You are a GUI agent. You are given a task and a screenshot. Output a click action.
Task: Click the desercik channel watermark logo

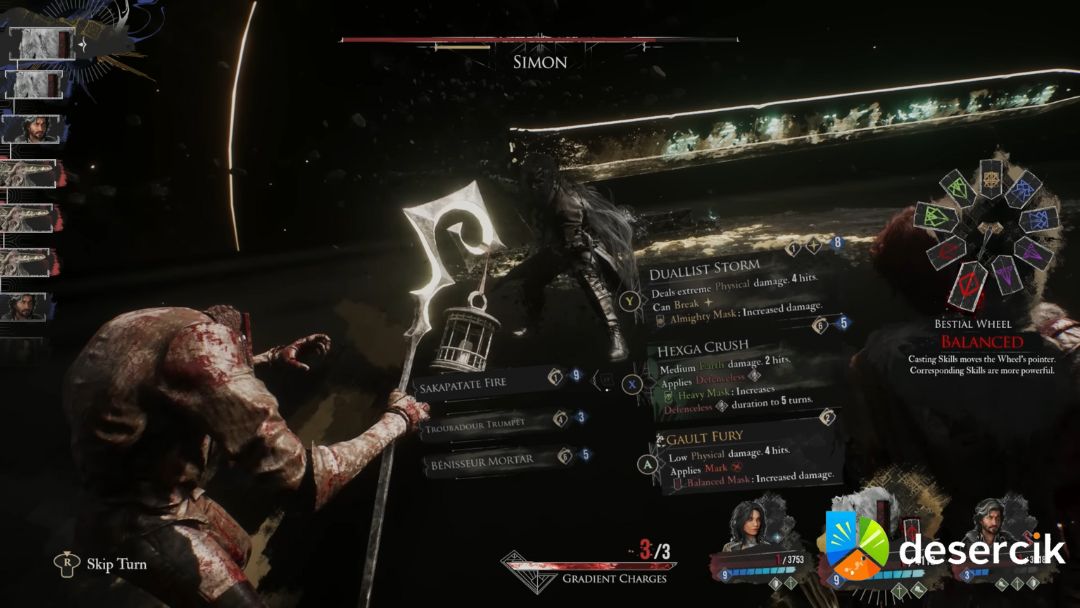[x=945, y=547]
